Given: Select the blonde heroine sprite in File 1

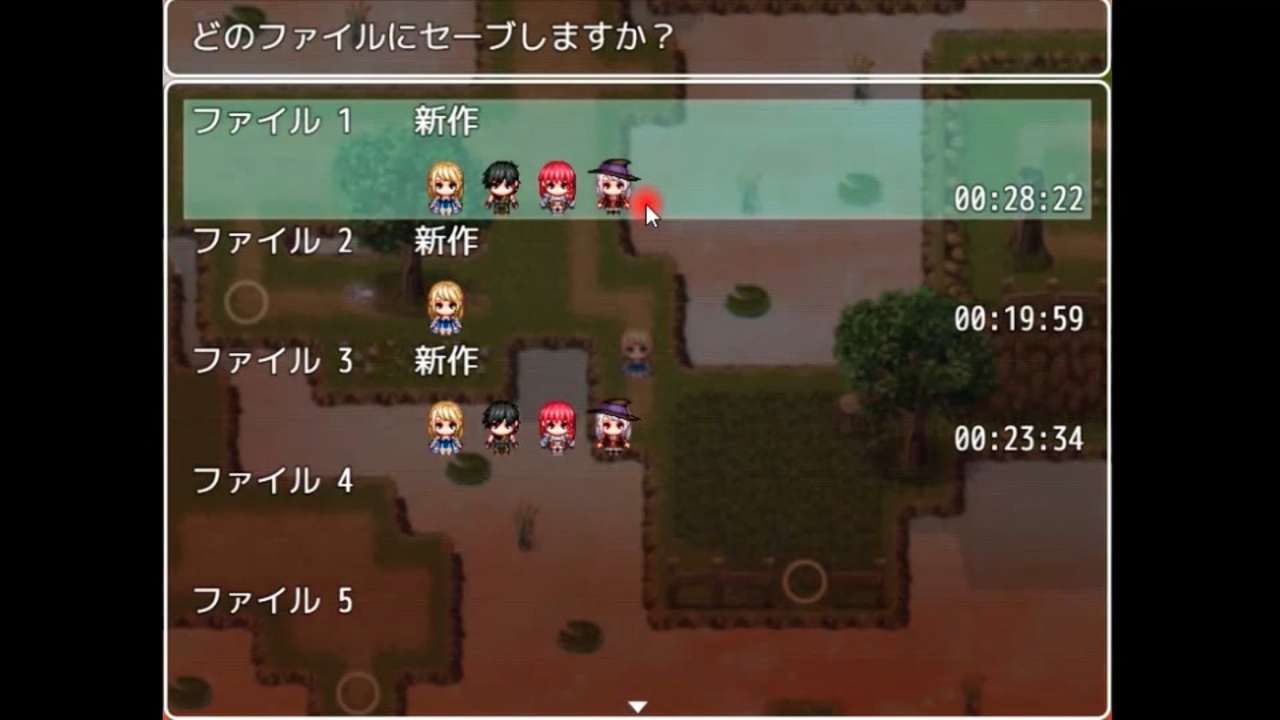Looking at the screenshot, I should click(444, 185).
